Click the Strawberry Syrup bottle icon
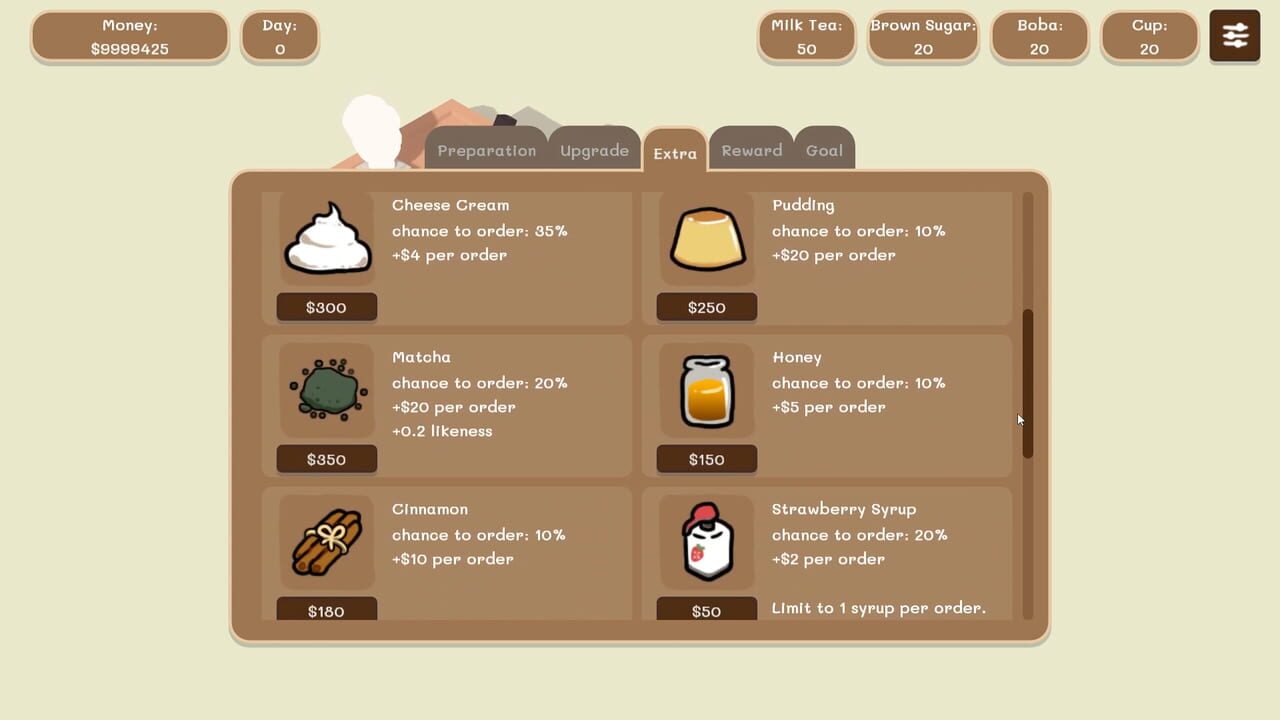The width and height of the screenshot is (1280, 720). (x=707, y=542)
